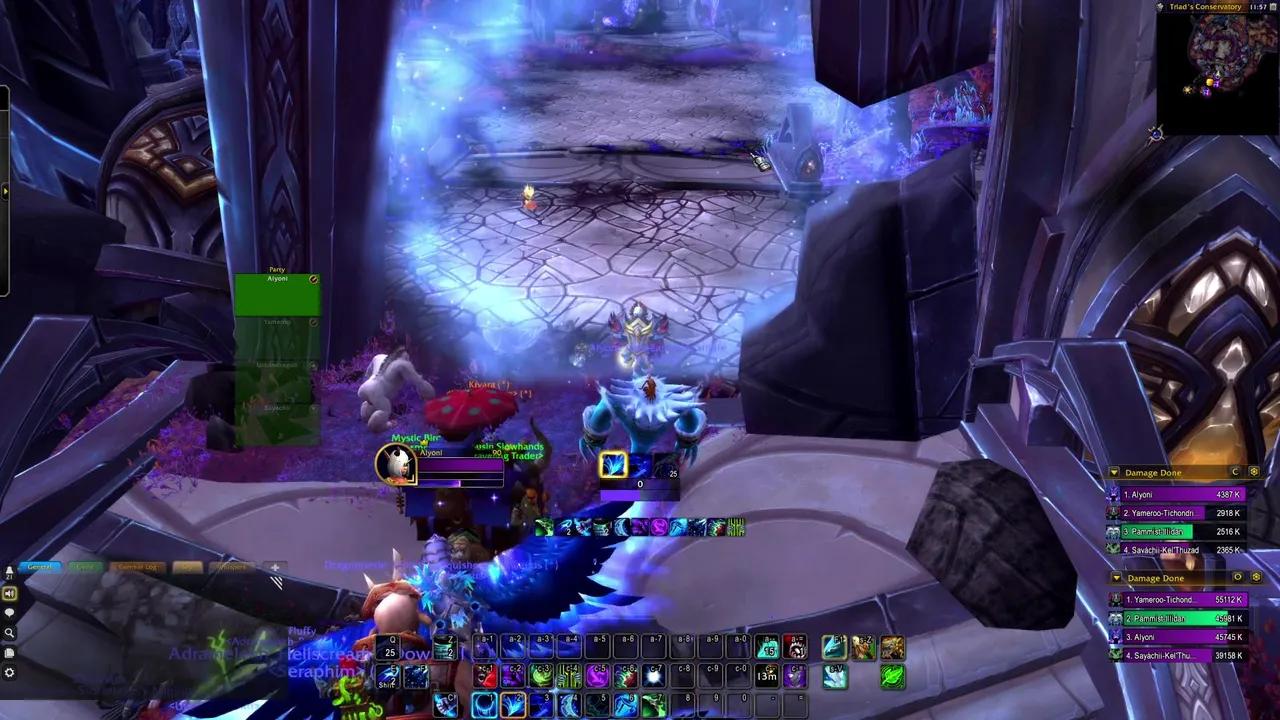Toggle the chat sound speaker icon
Screen dimensions: 1280x720
tap(9, 592)
